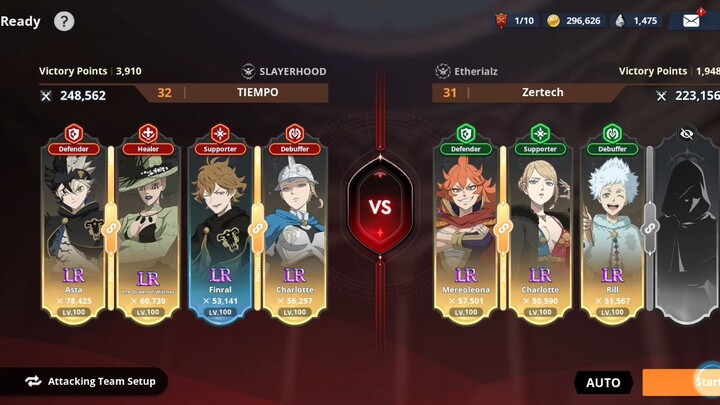Screen dimensions: 720x405
Task: Select the healer witch card
Action: click(148, 225)
